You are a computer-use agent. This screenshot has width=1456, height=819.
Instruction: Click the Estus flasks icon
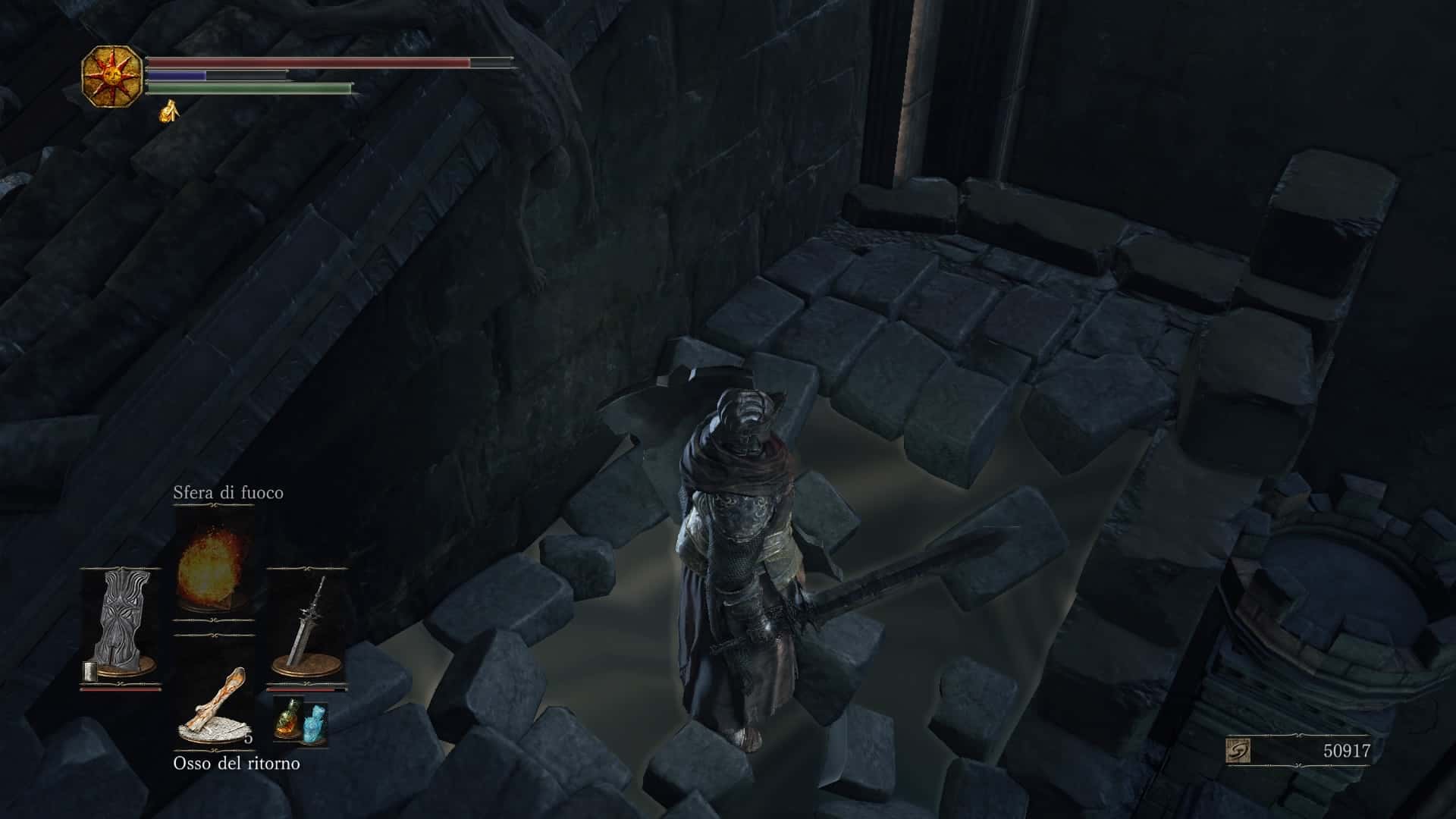pos(301,719)
